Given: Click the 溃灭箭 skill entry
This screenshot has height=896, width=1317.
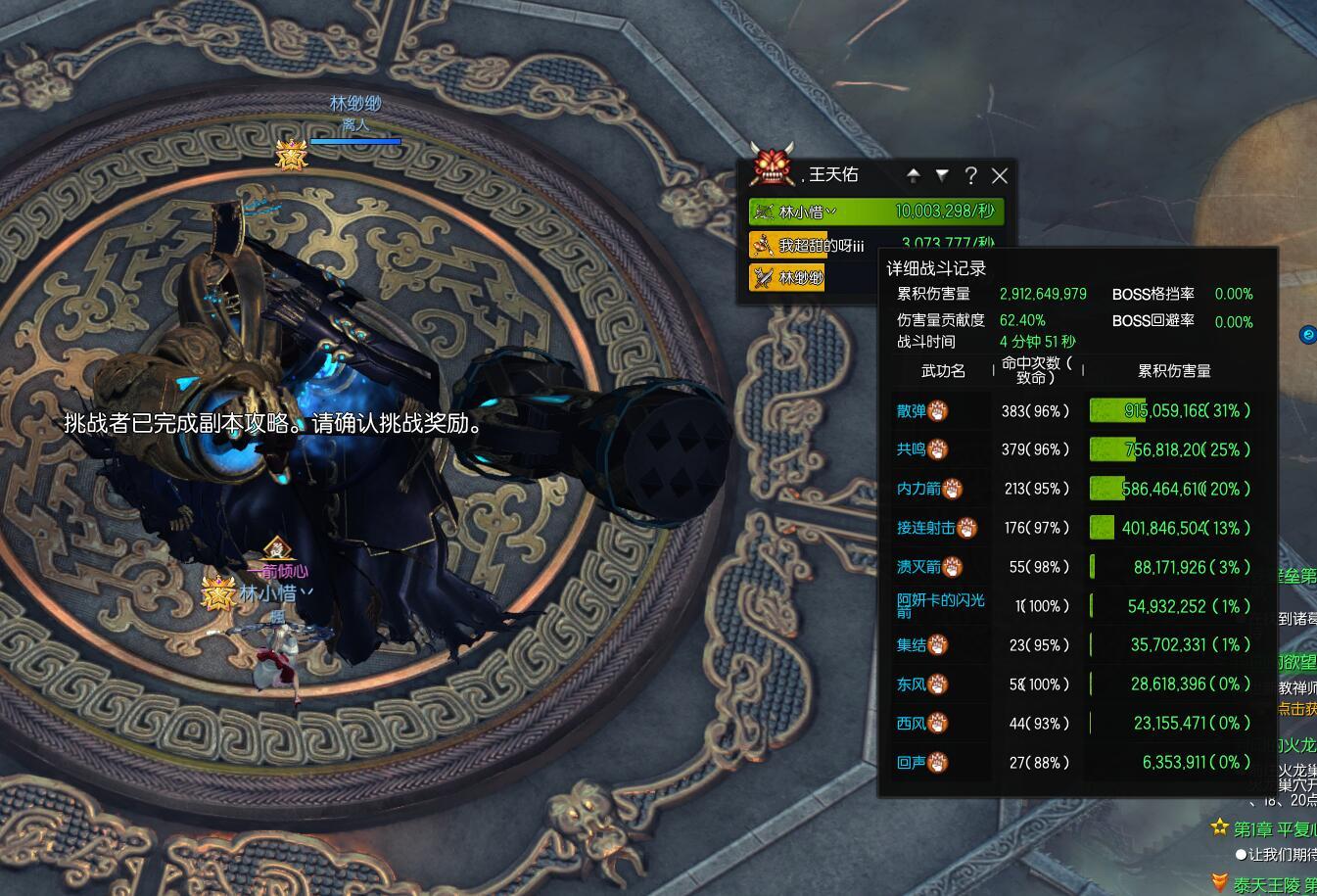Looking at the screenshot, I should click(918, 567).
